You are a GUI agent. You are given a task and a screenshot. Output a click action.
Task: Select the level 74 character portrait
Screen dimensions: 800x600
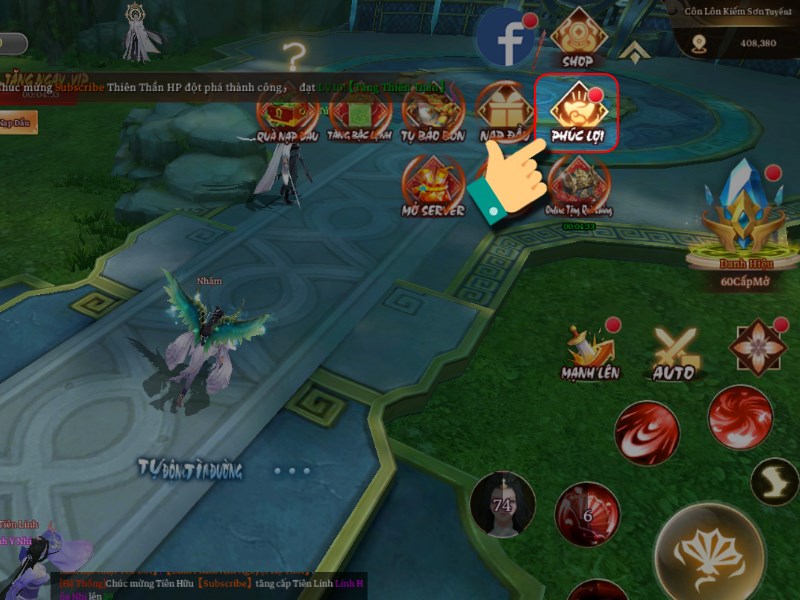[502, 504]
